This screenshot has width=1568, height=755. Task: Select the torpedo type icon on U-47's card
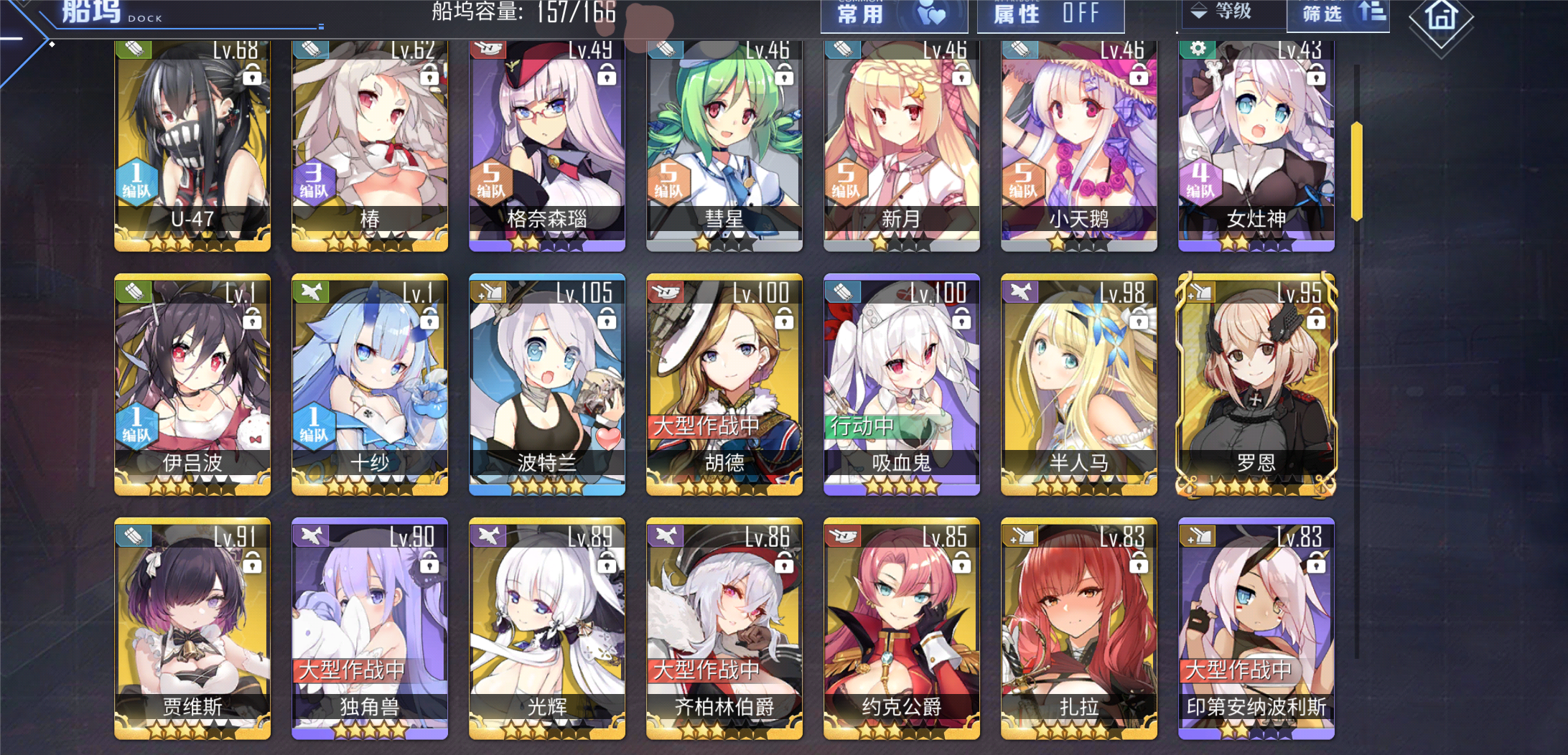click(135, 50)
